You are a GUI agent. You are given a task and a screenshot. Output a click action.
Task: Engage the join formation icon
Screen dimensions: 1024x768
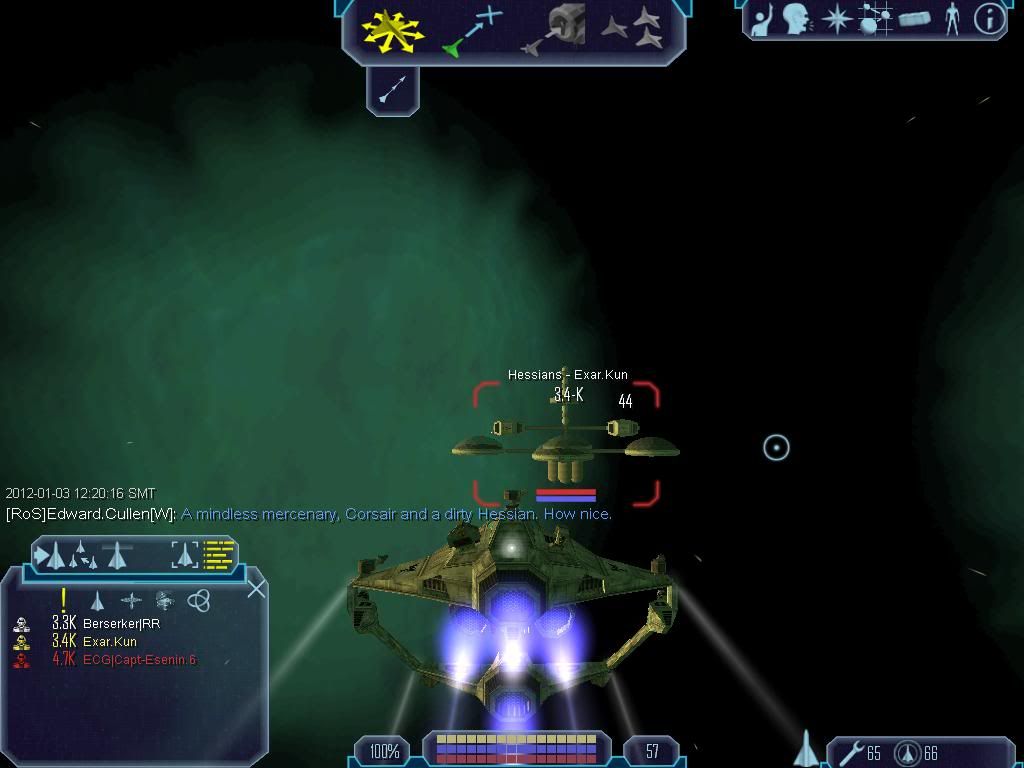pyautogui.click(x=634, y=29)
